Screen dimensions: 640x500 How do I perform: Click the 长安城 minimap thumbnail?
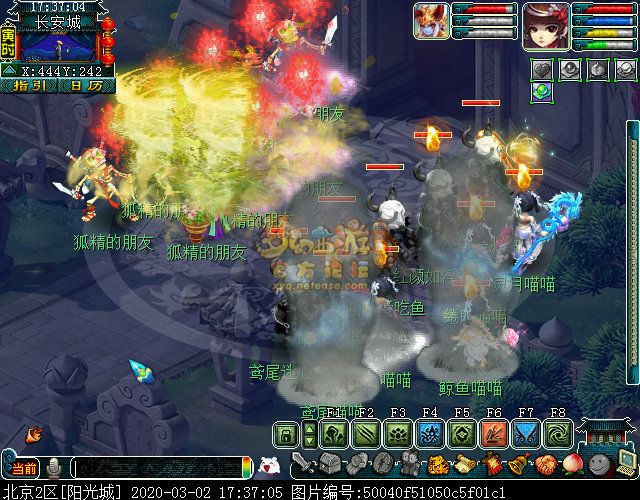[59, 46]
